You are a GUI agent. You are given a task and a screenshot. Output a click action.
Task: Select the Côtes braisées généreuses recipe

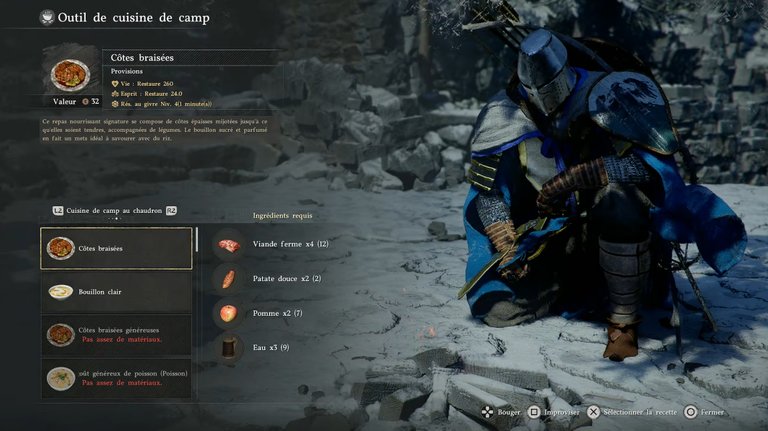(116, 334)
